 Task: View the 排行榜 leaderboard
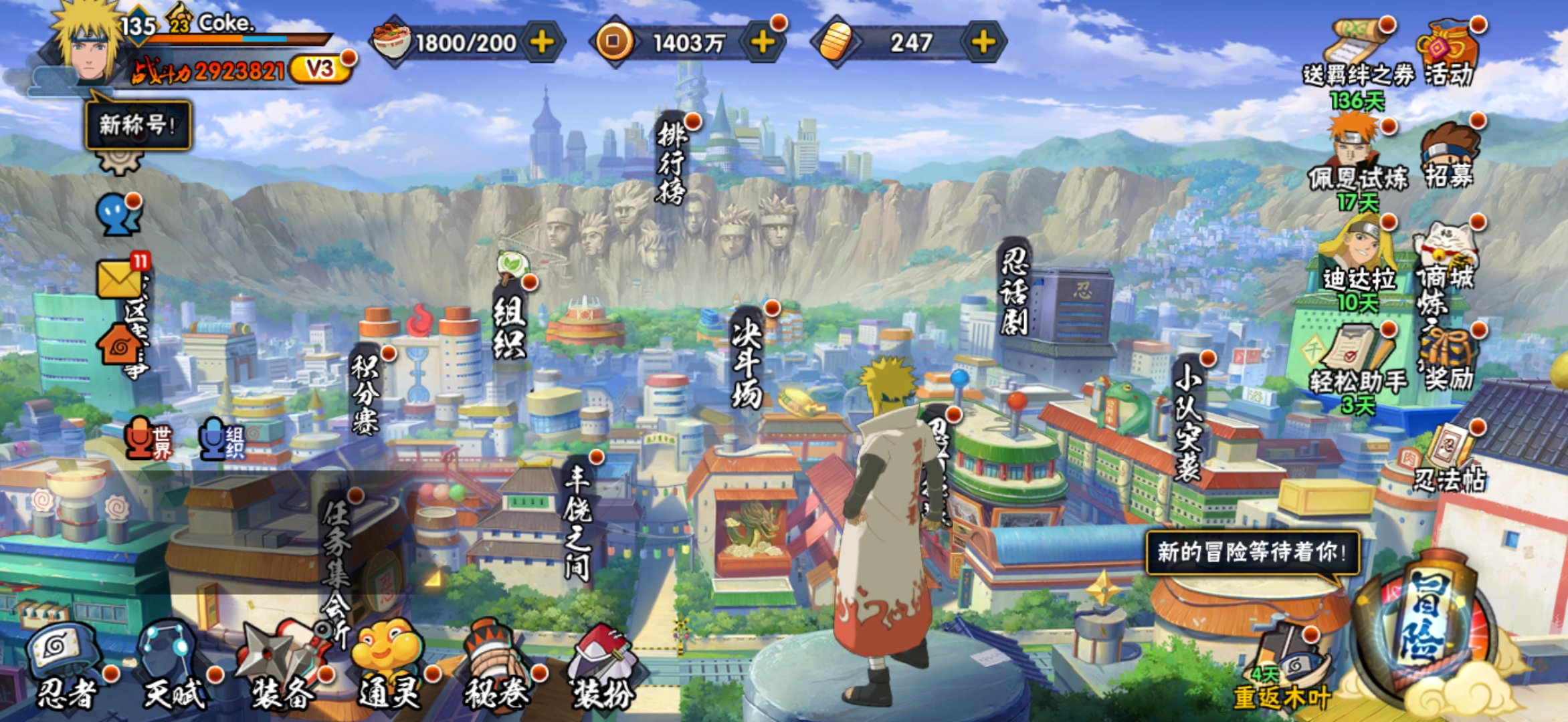671,164
